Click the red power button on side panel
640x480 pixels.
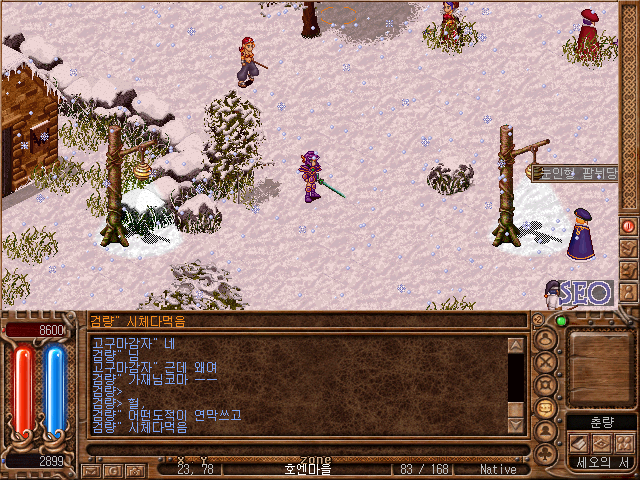click(629, 226)
